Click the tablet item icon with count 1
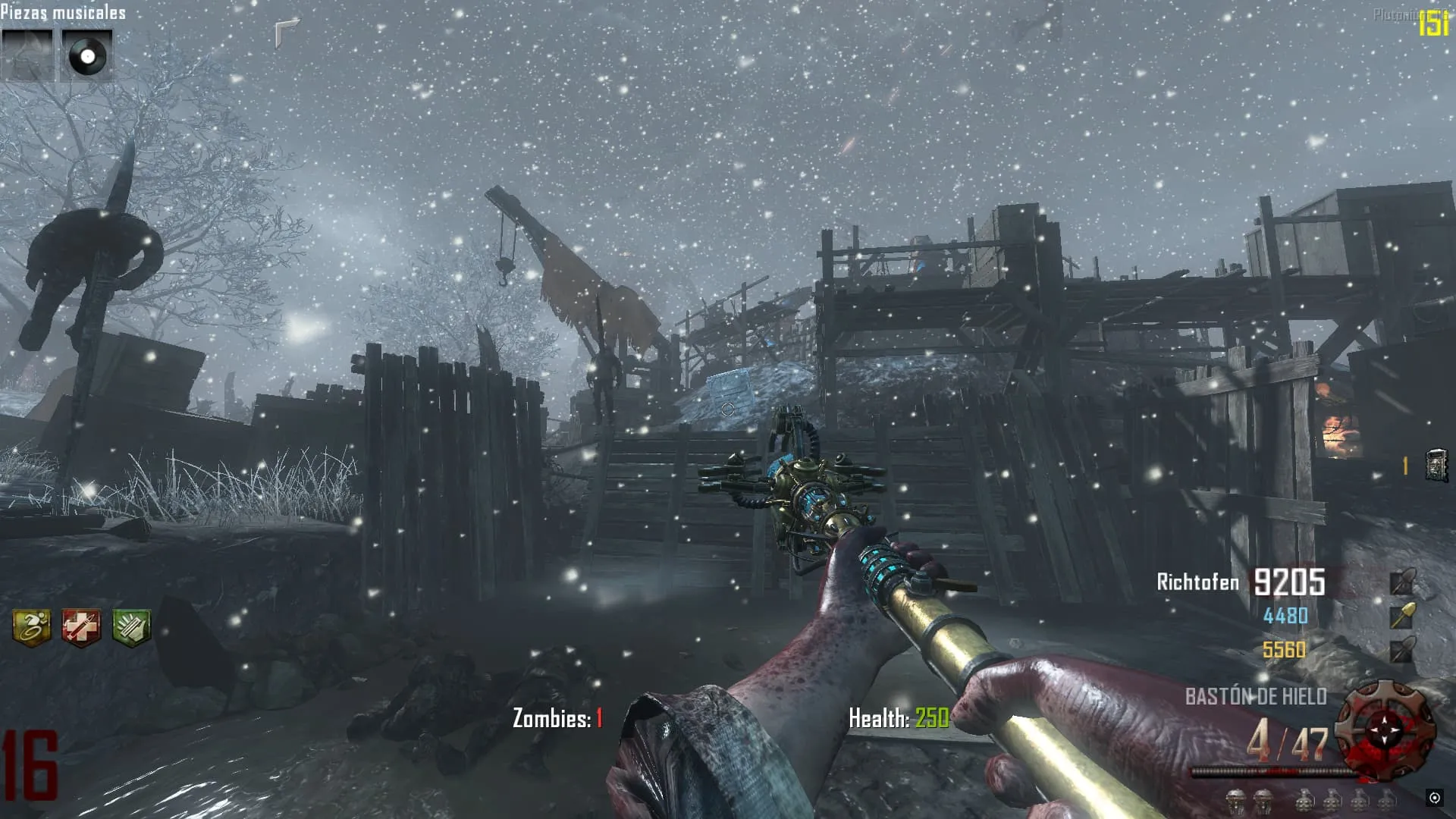 (1436, 466)
